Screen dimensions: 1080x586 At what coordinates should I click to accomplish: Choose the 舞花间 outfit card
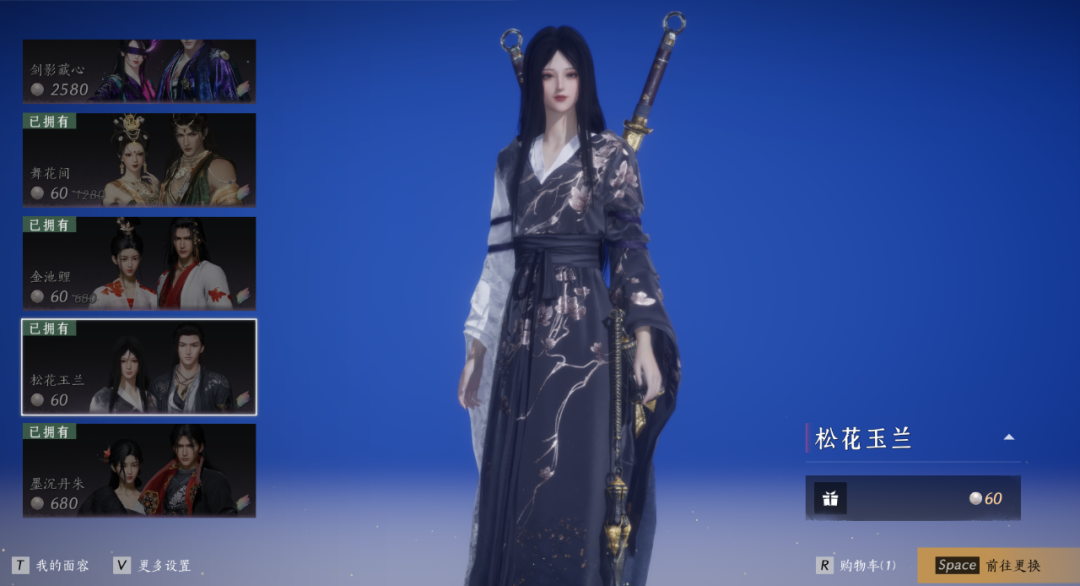point(139,160)
